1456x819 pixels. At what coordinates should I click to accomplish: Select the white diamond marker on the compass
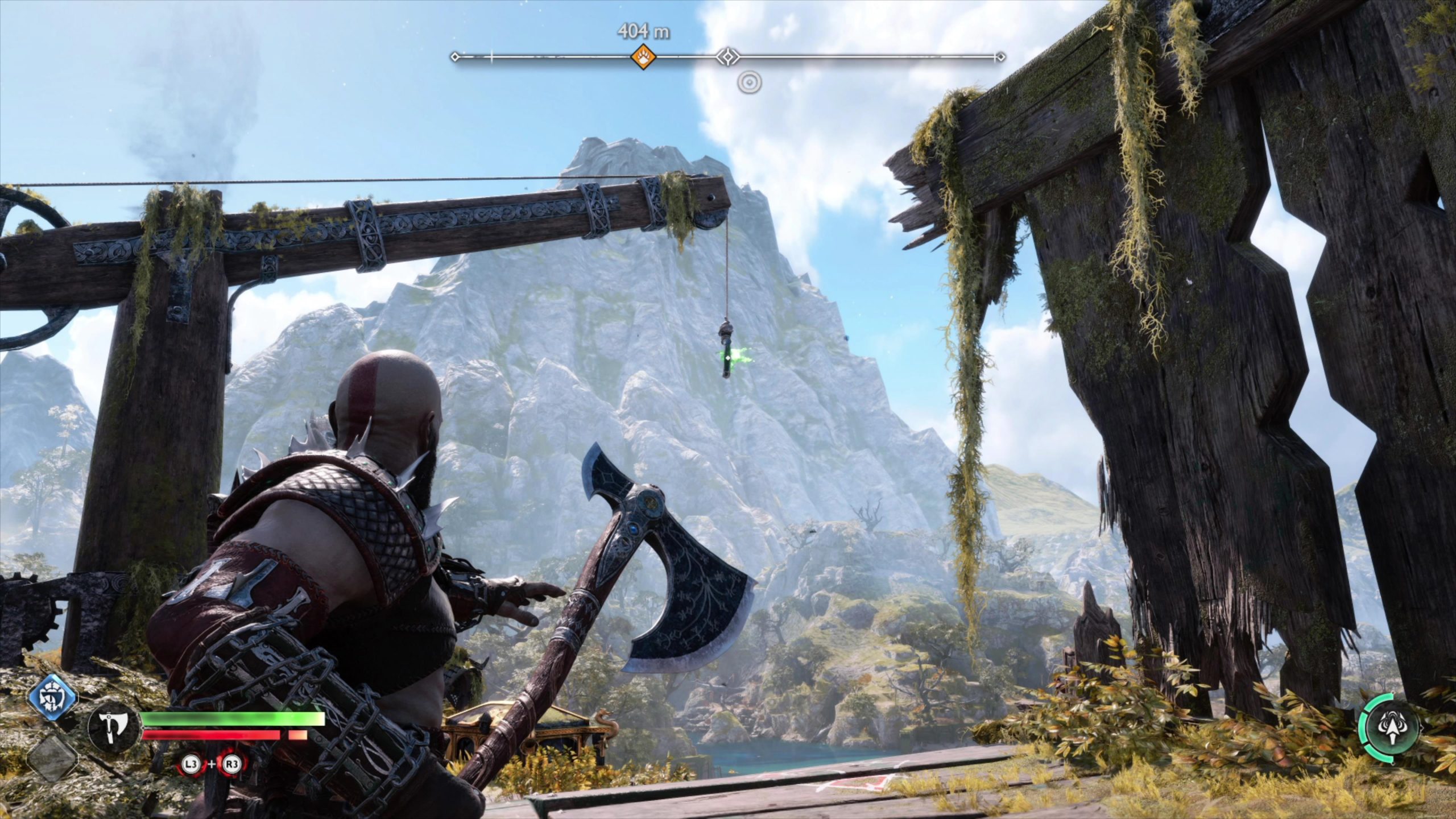(x=727, y=57)
